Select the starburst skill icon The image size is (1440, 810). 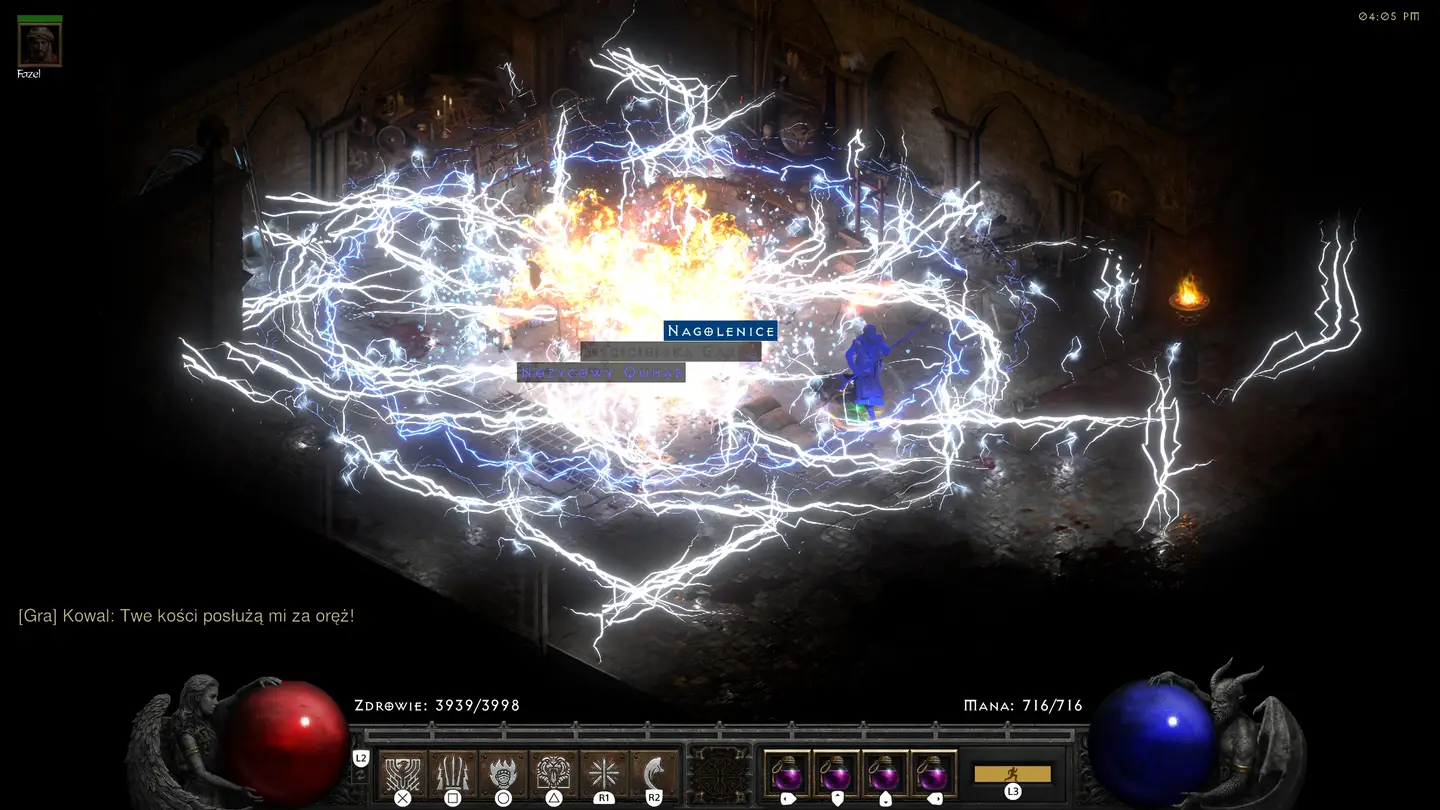604,774
